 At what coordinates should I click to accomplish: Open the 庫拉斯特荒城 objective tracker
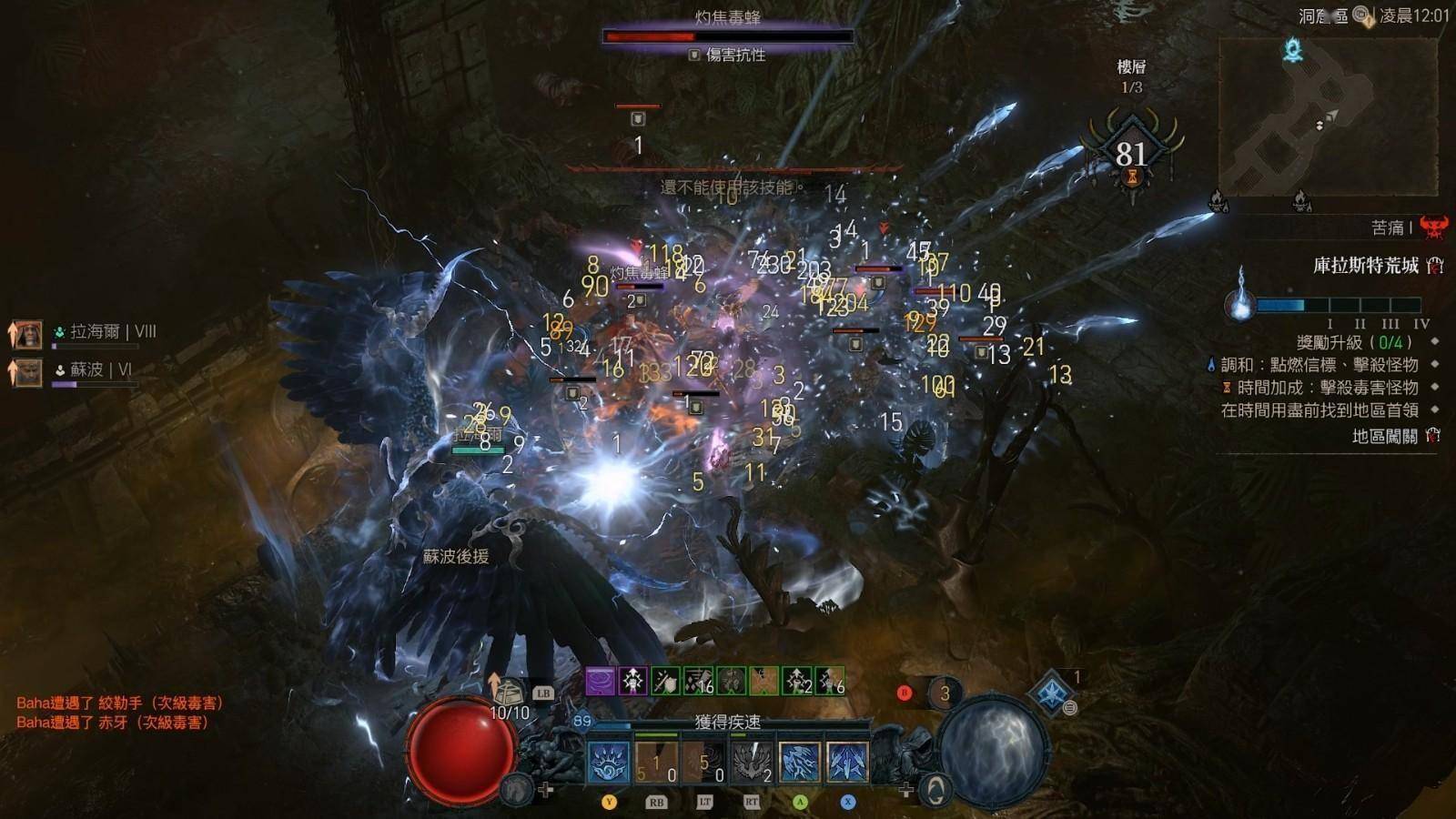tap(1365, 266)
